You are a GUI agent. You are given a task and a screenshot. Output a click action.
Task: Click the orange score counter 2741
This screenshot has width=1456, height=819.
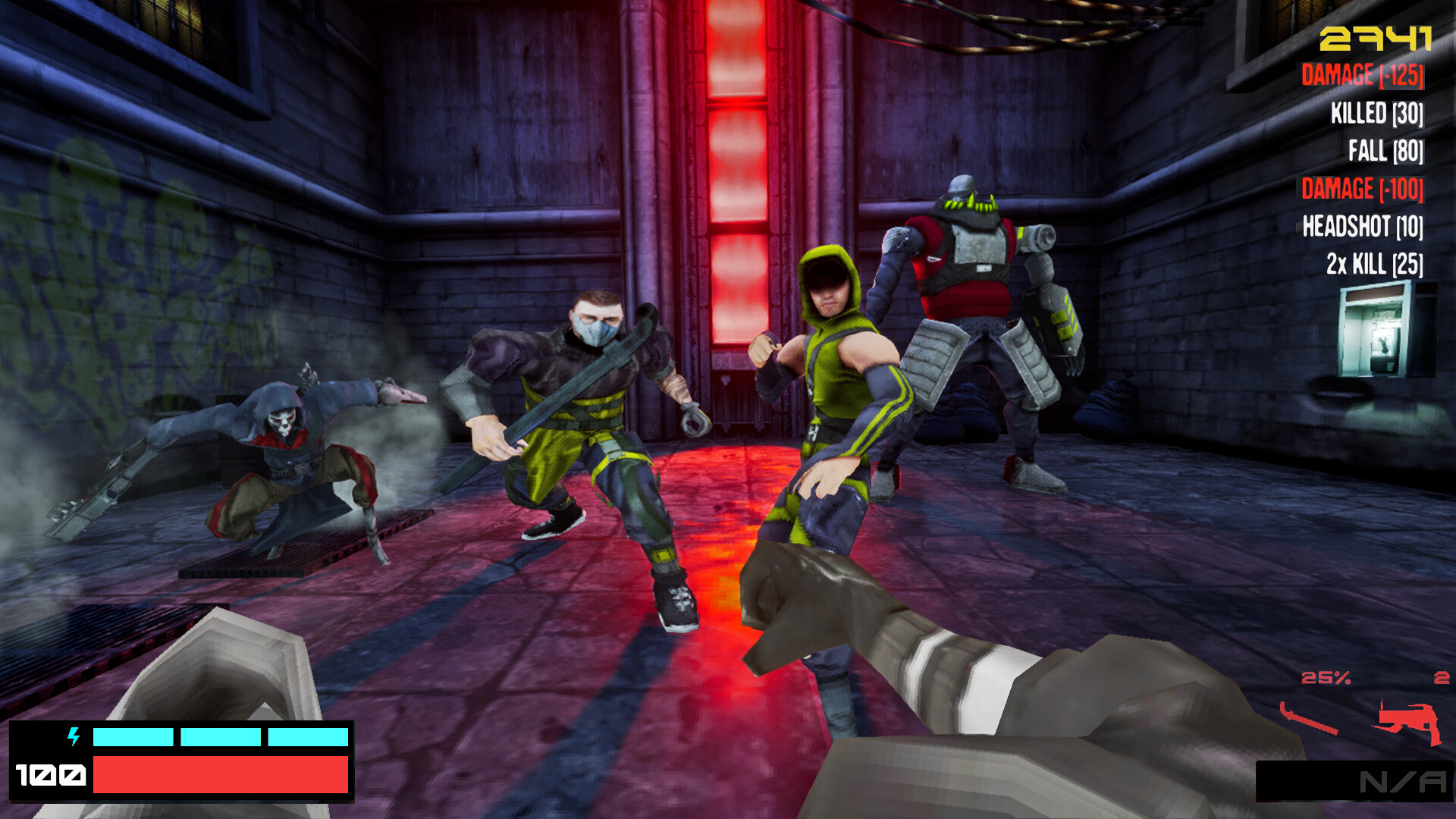click(1377, 38)
